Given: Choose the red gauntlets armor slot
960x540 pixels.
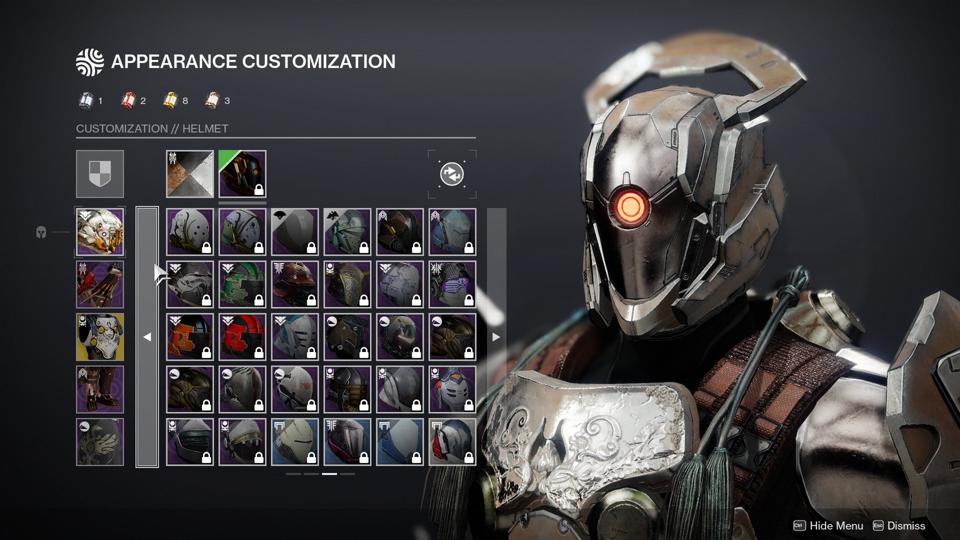Looking at the screenshot, I should (100, 285).
